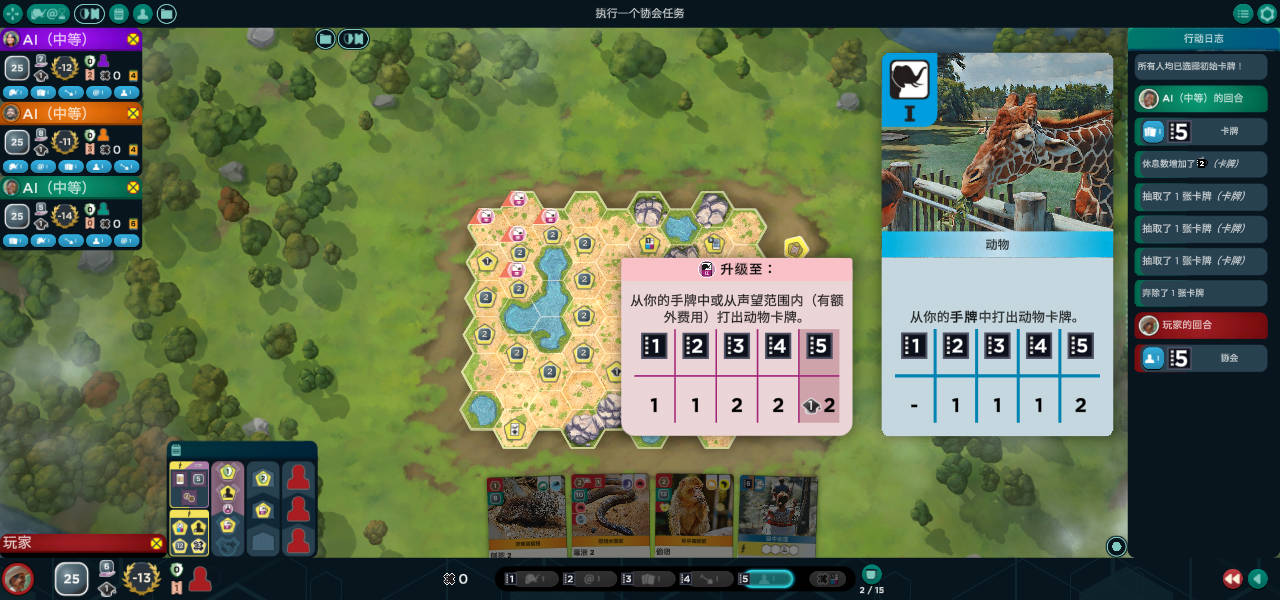Open the settings gear in the top-right corner
The width and height of the screenshot is (1280, 600).
[x=1266, y=13]
